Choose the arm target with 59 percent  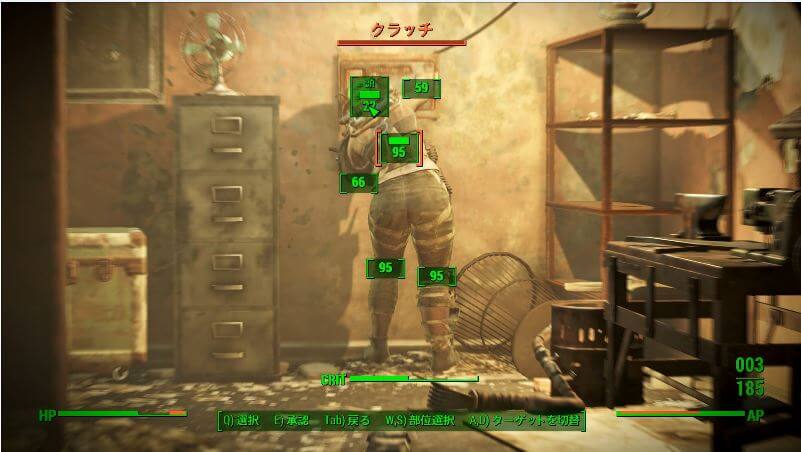[x=421, y=88]
